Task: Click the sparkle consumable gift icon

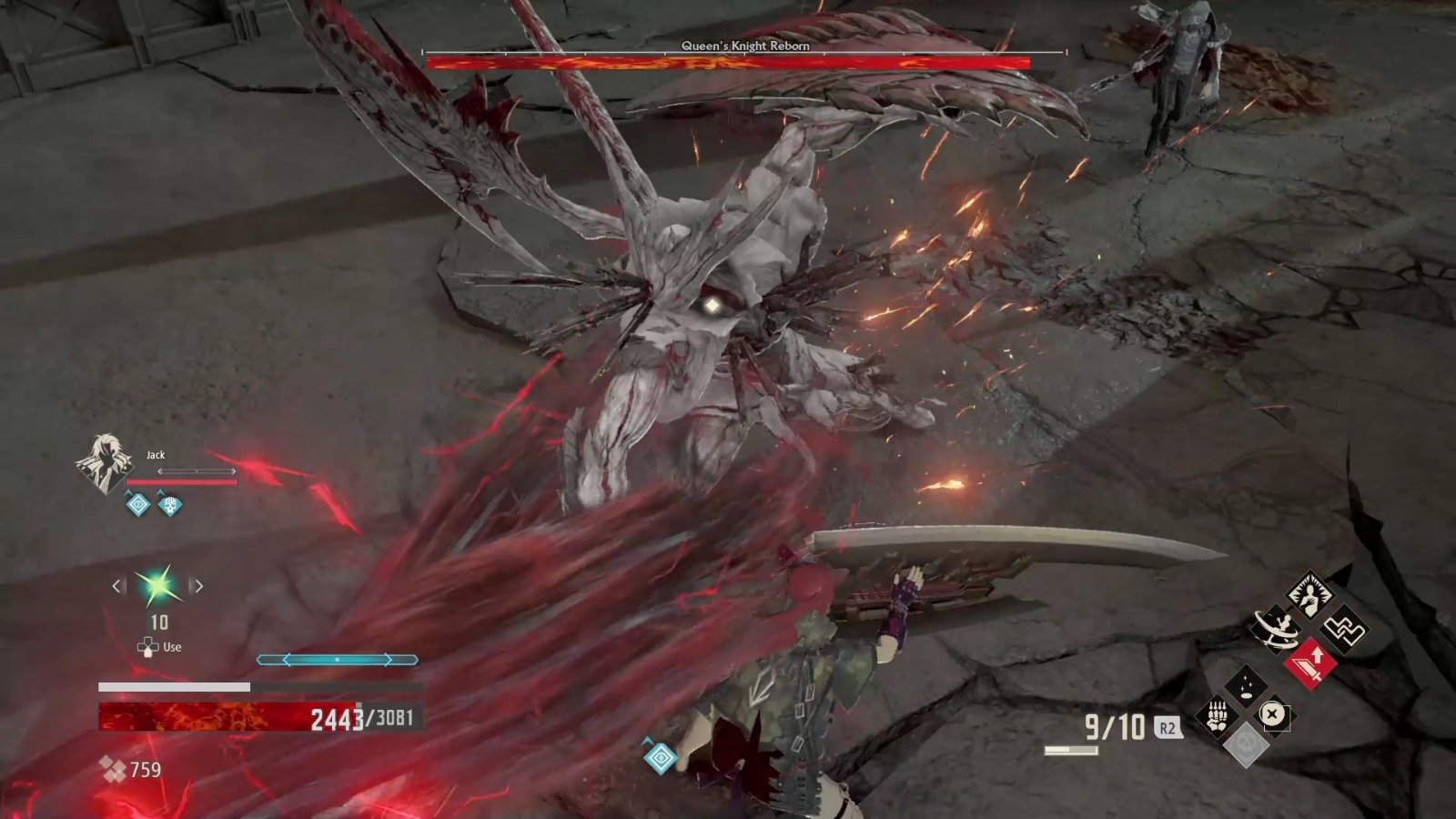Action: pos(1247,684)
